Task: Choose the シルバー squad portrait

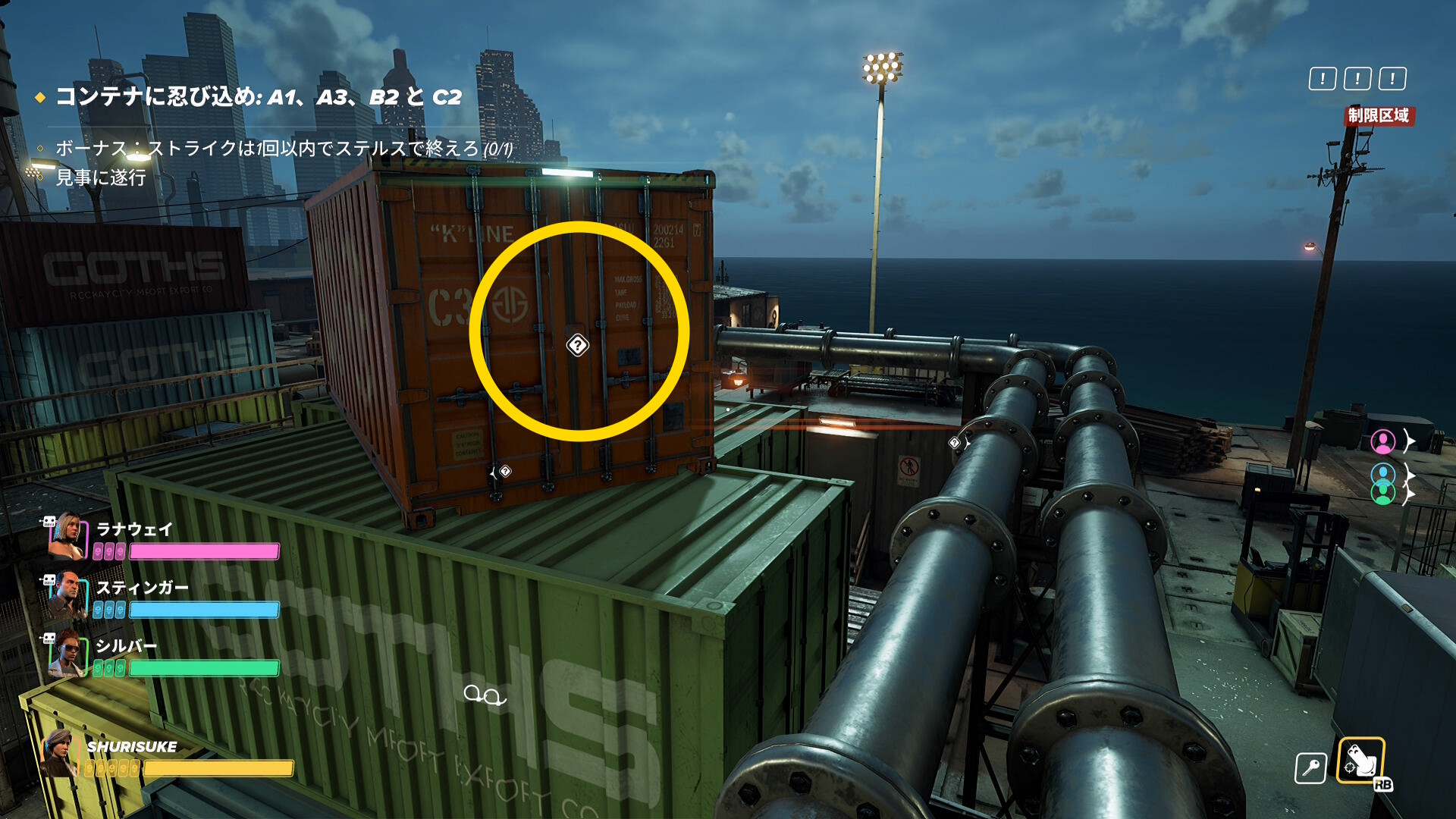Action: [x=67, y=654]
